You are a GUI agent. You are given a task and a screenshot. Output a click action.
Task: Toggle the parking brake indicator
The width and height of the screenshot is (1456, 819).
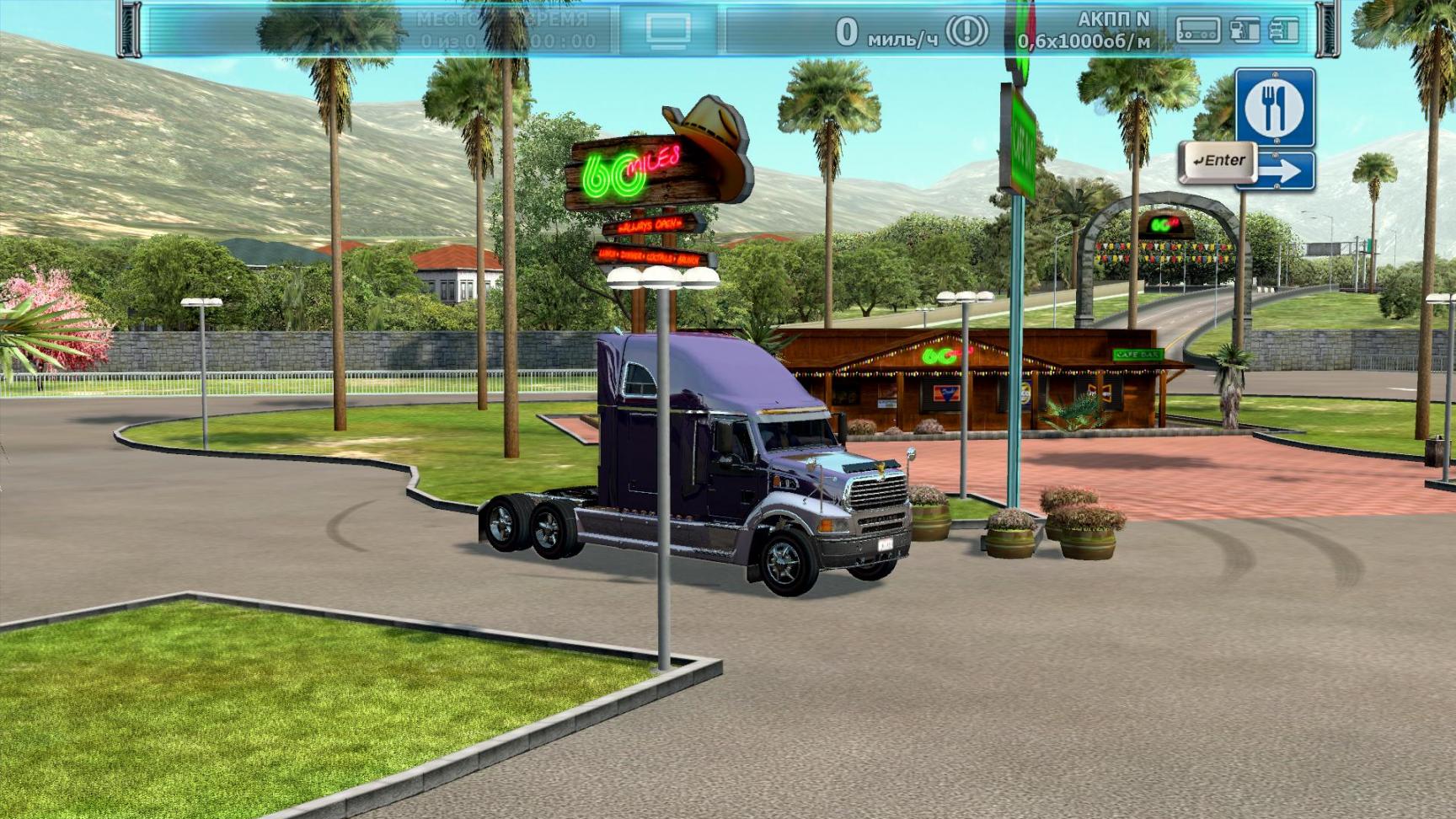pos(966,32)
